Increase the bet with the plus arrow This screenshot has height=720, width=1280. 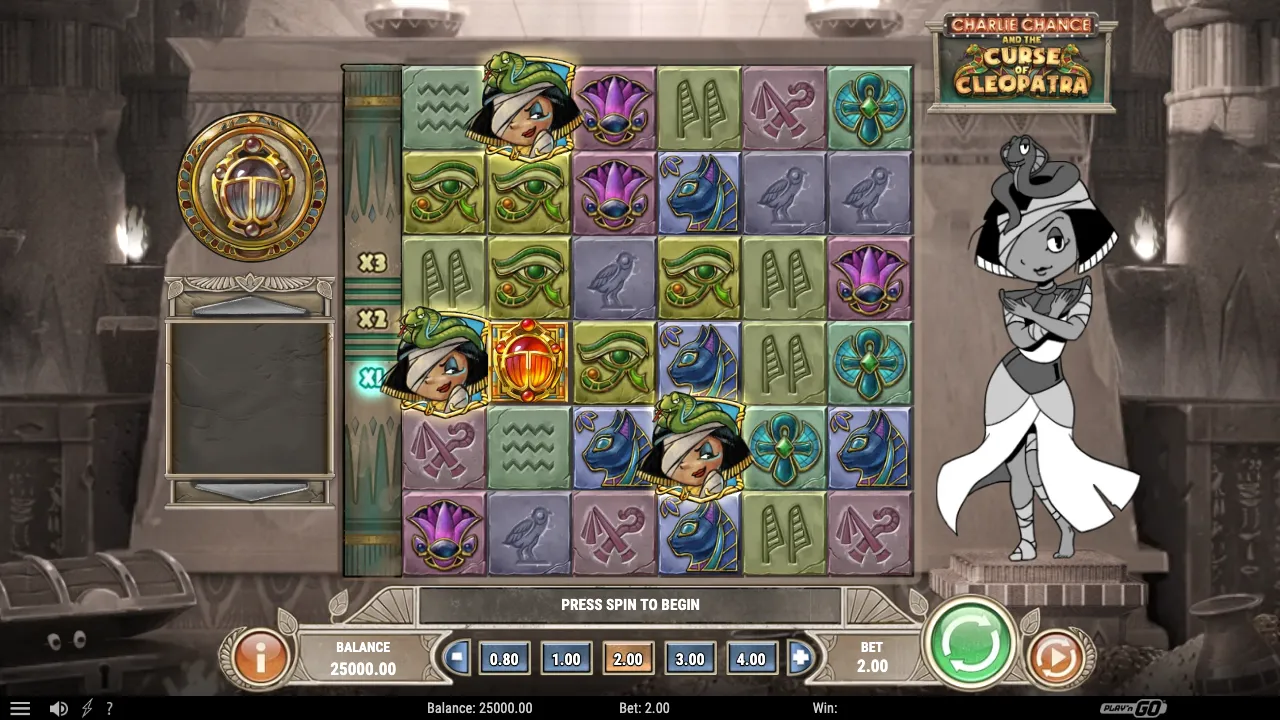[798, 658]
